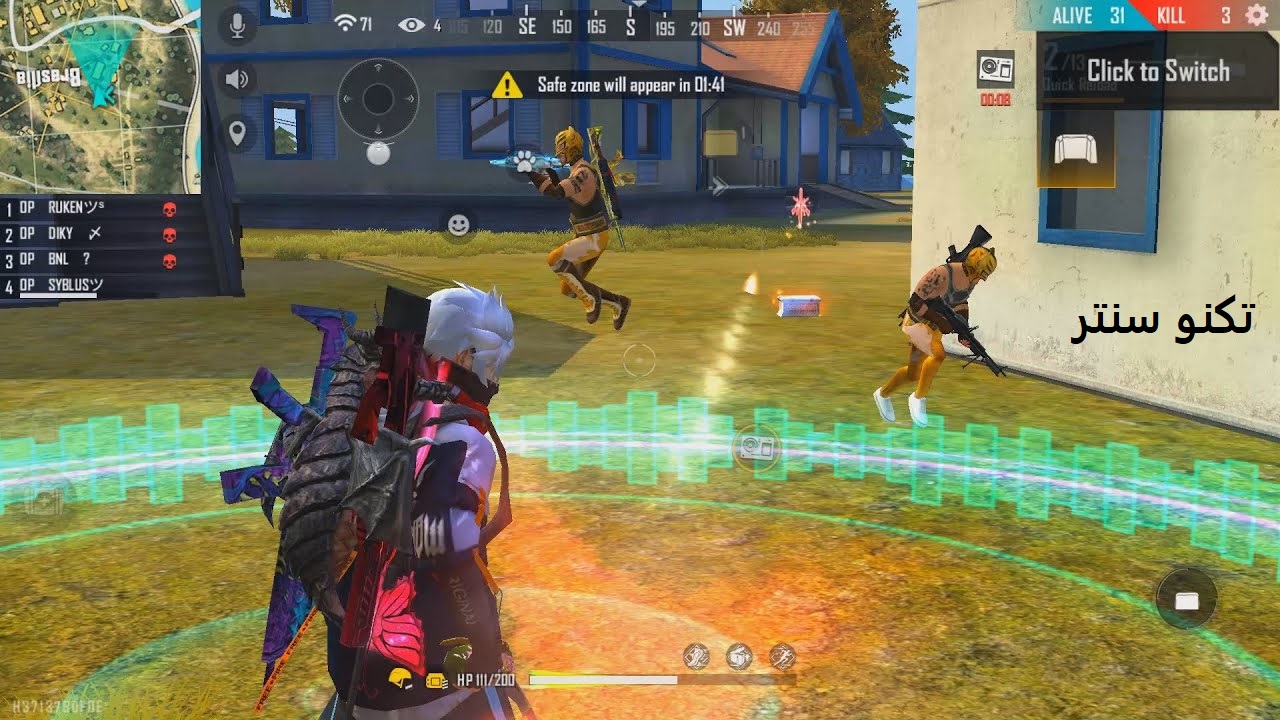Image resolution: width=1280 pixels, height=720 pixels.
Task: Open the backpack inventory button
Action: point(1186,600)
